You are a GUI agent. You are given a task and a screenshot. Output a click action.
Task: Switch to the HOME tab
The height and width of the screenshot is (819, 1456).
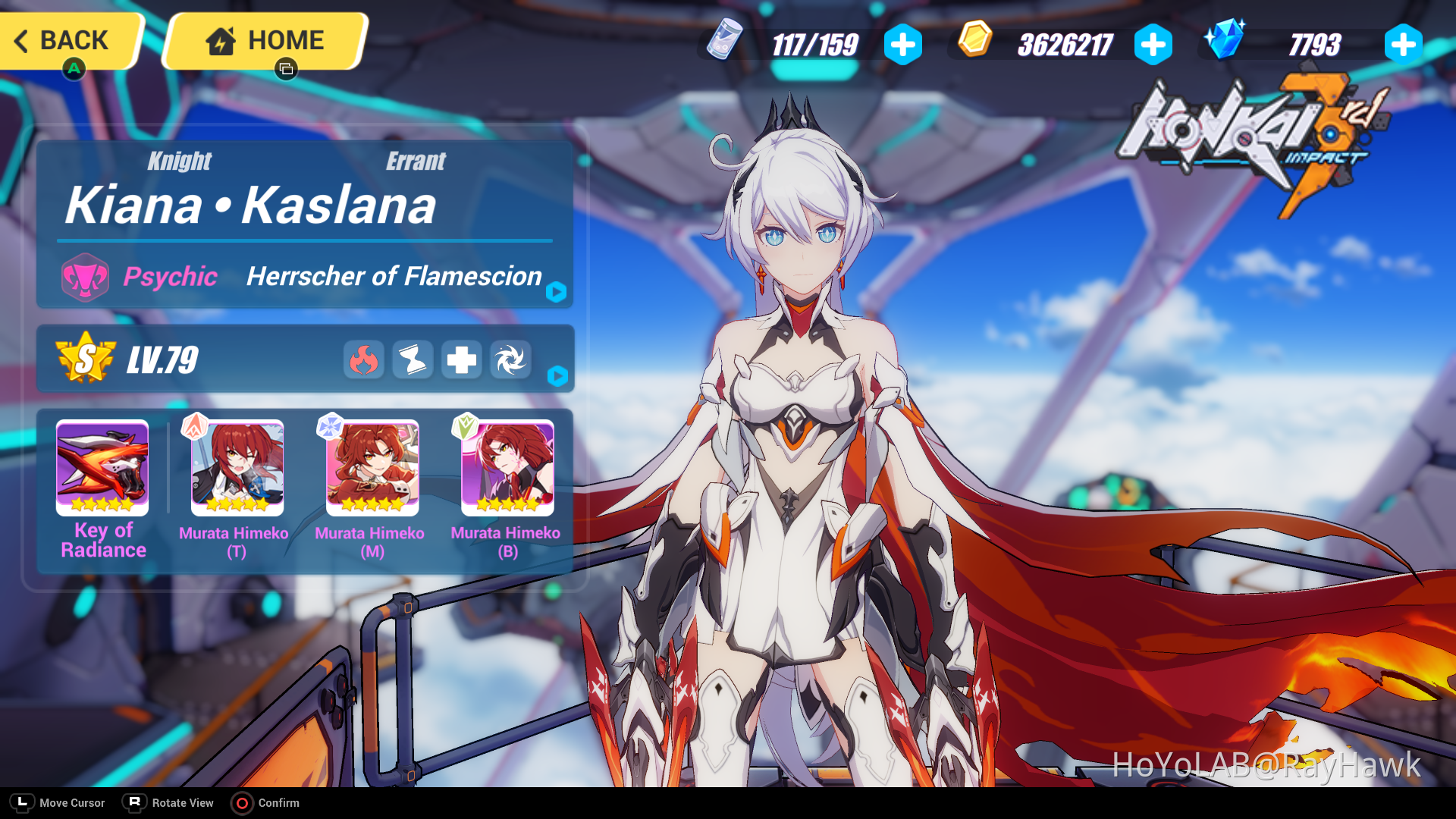[x=262, y=40]
